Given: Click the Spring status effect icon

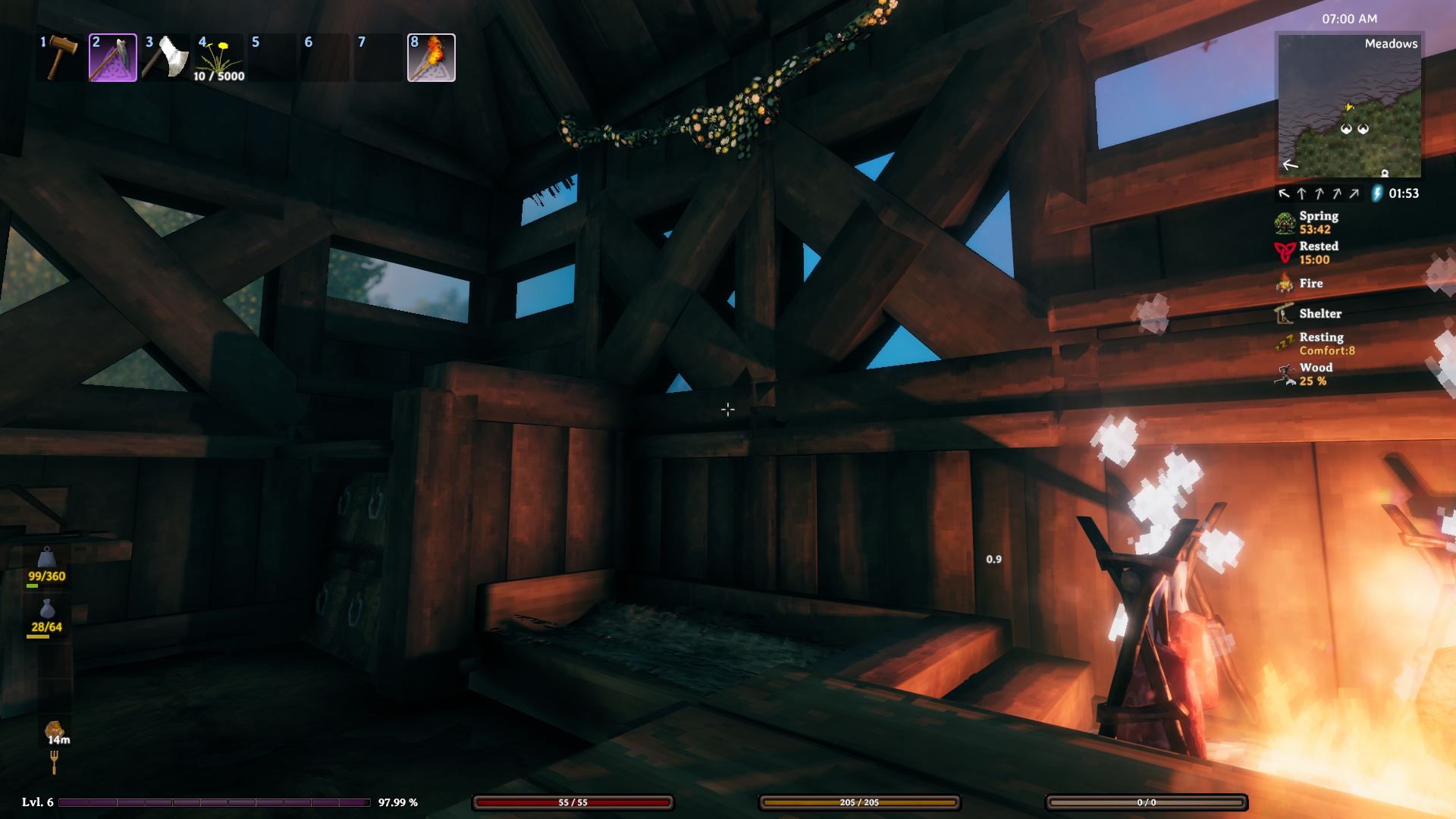Looking at the screenshot, I should tap(1285, 223).
